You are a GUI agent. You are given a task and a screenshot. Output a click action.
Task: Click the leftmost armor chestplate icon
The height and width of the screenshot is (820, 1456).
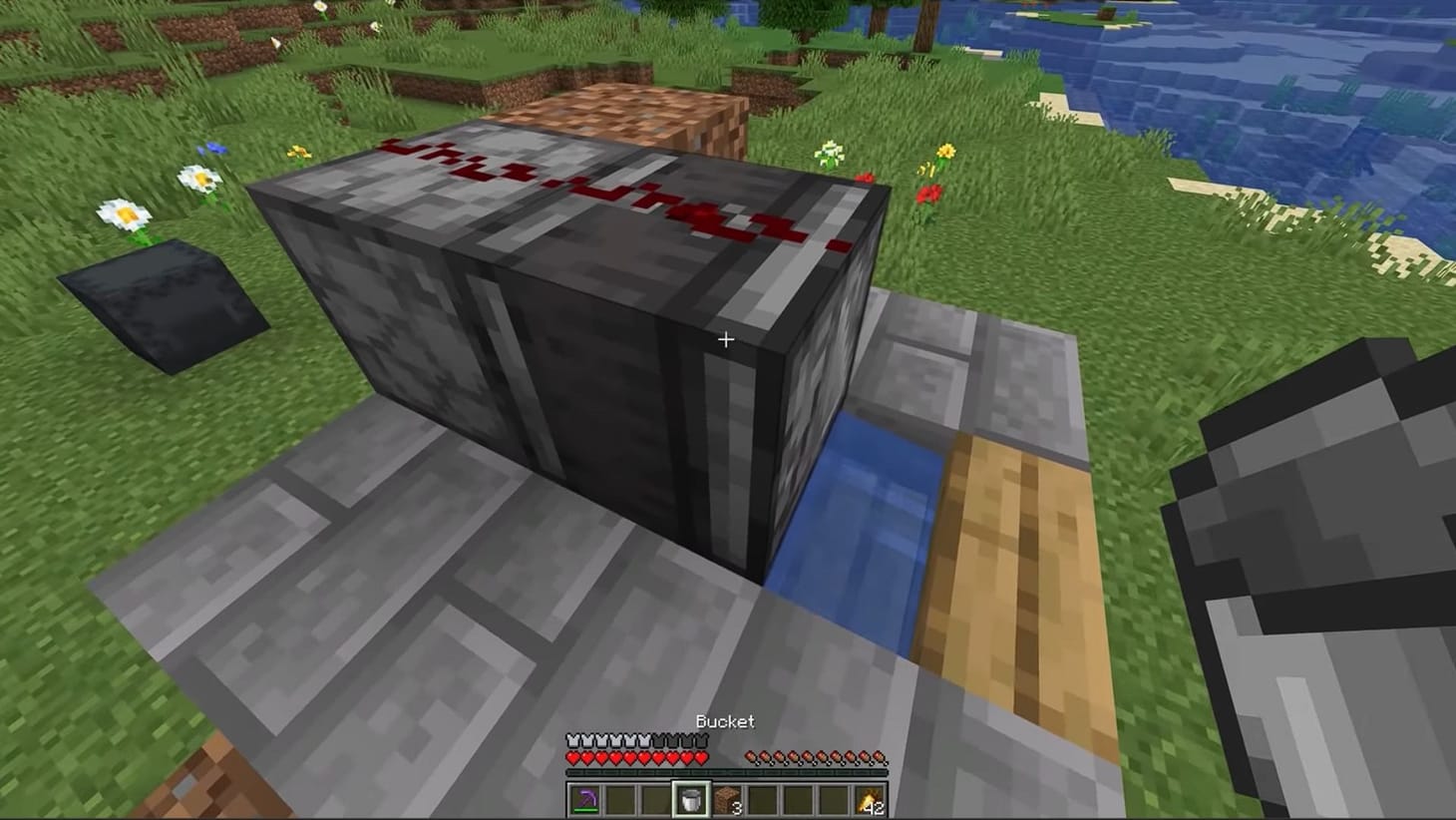point(571,741)
